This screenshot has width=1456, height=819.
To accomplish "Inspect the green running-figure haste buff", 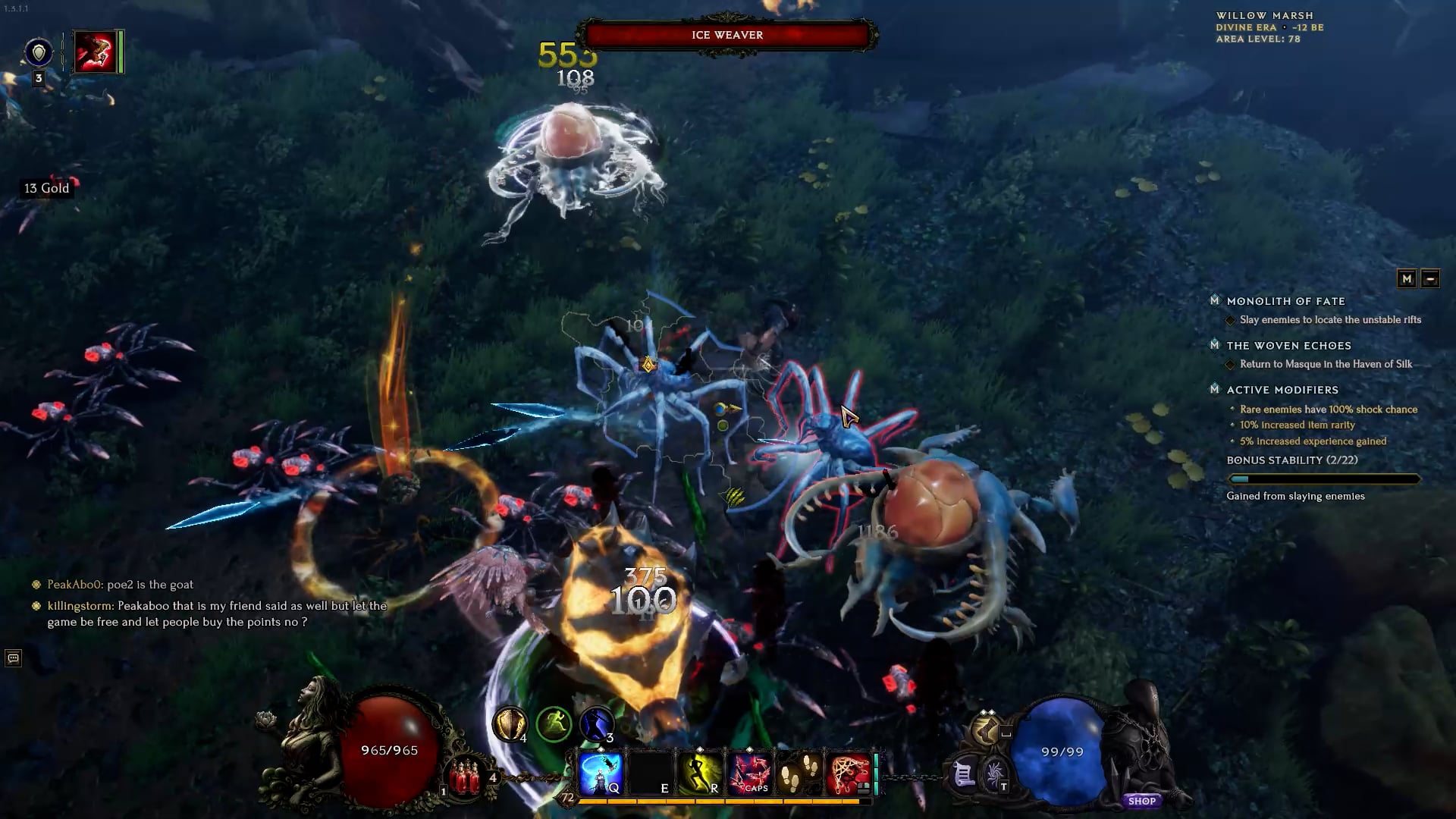I will [x=554, y=724].
